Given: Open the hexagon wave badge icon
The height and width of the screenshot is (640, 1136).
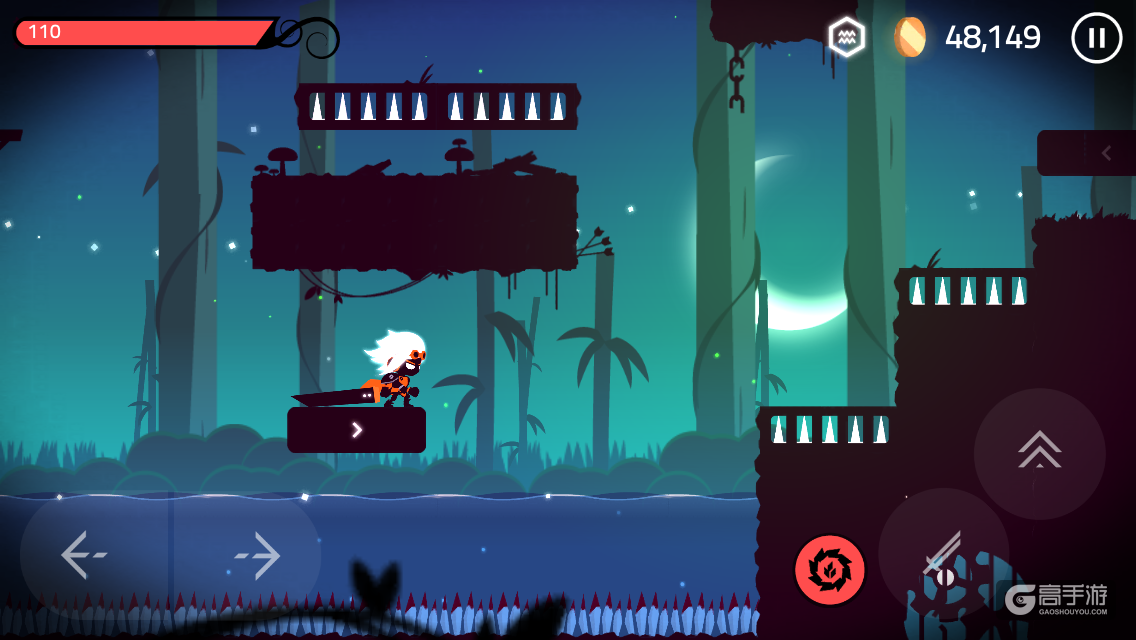Looking at the screenshot, I should click(x=846, y=37).
